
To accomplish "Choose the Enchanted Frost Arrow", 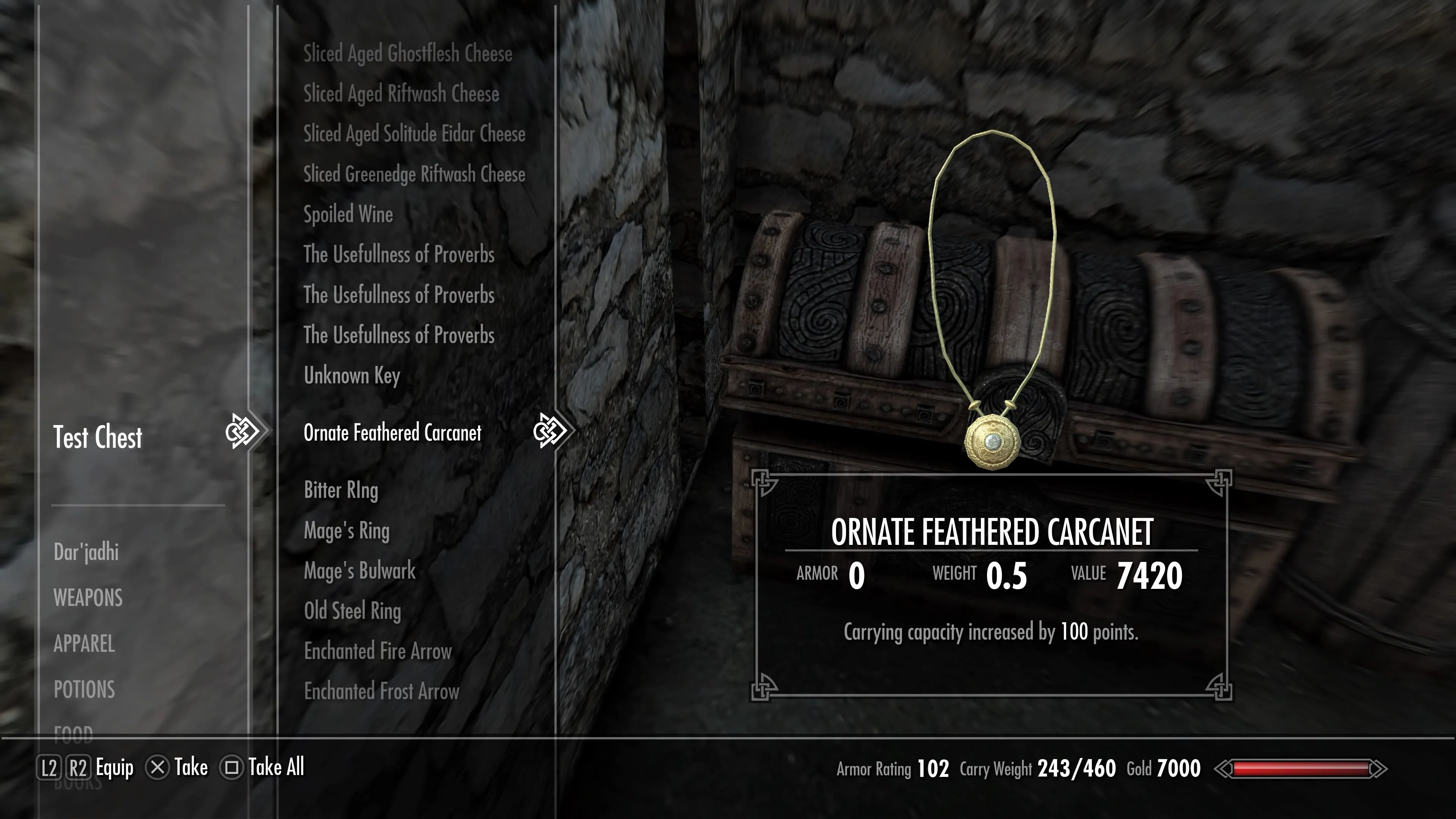I will coord(381,691).
